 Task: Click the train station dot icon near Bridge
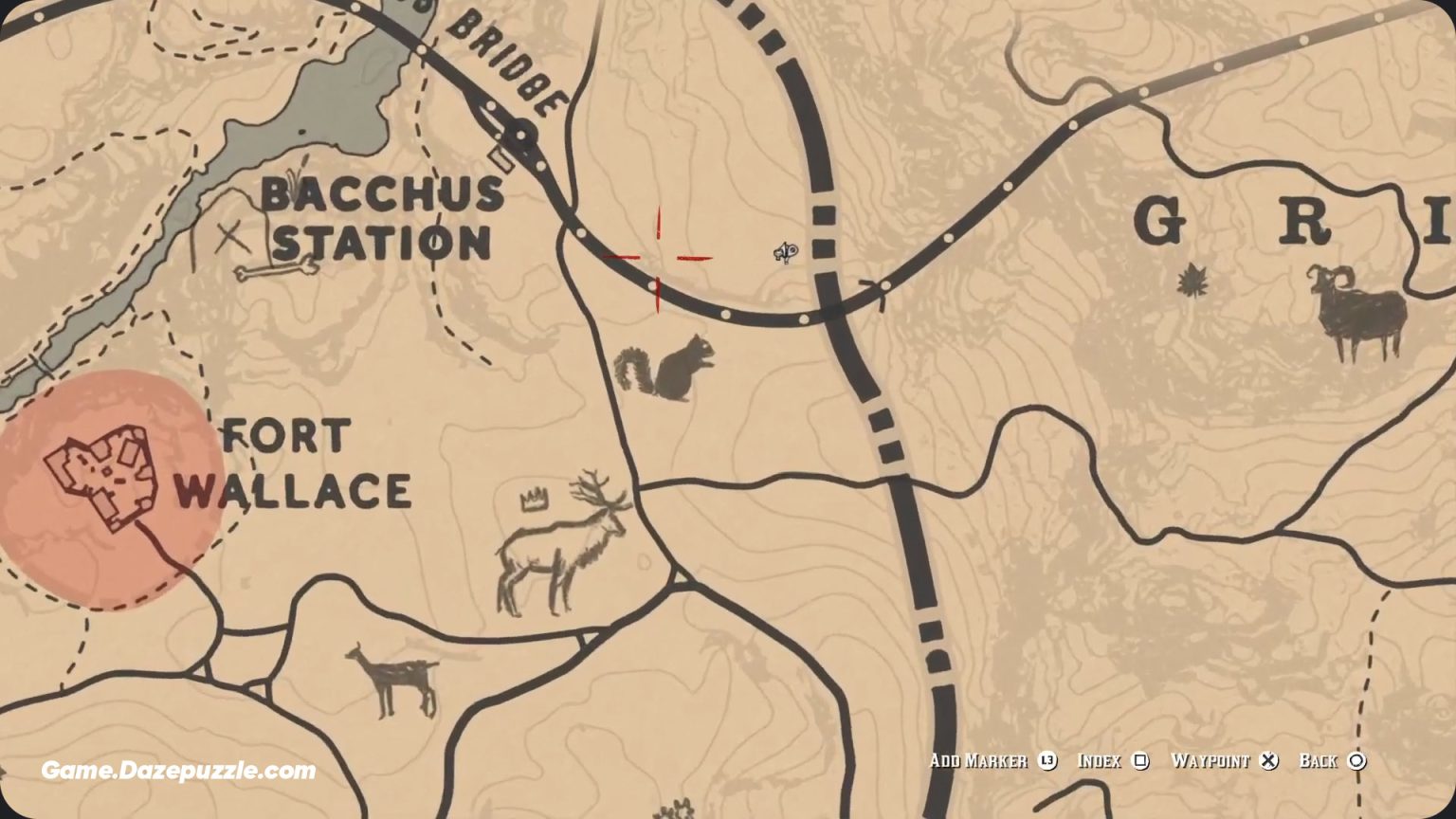coord(520,135)
